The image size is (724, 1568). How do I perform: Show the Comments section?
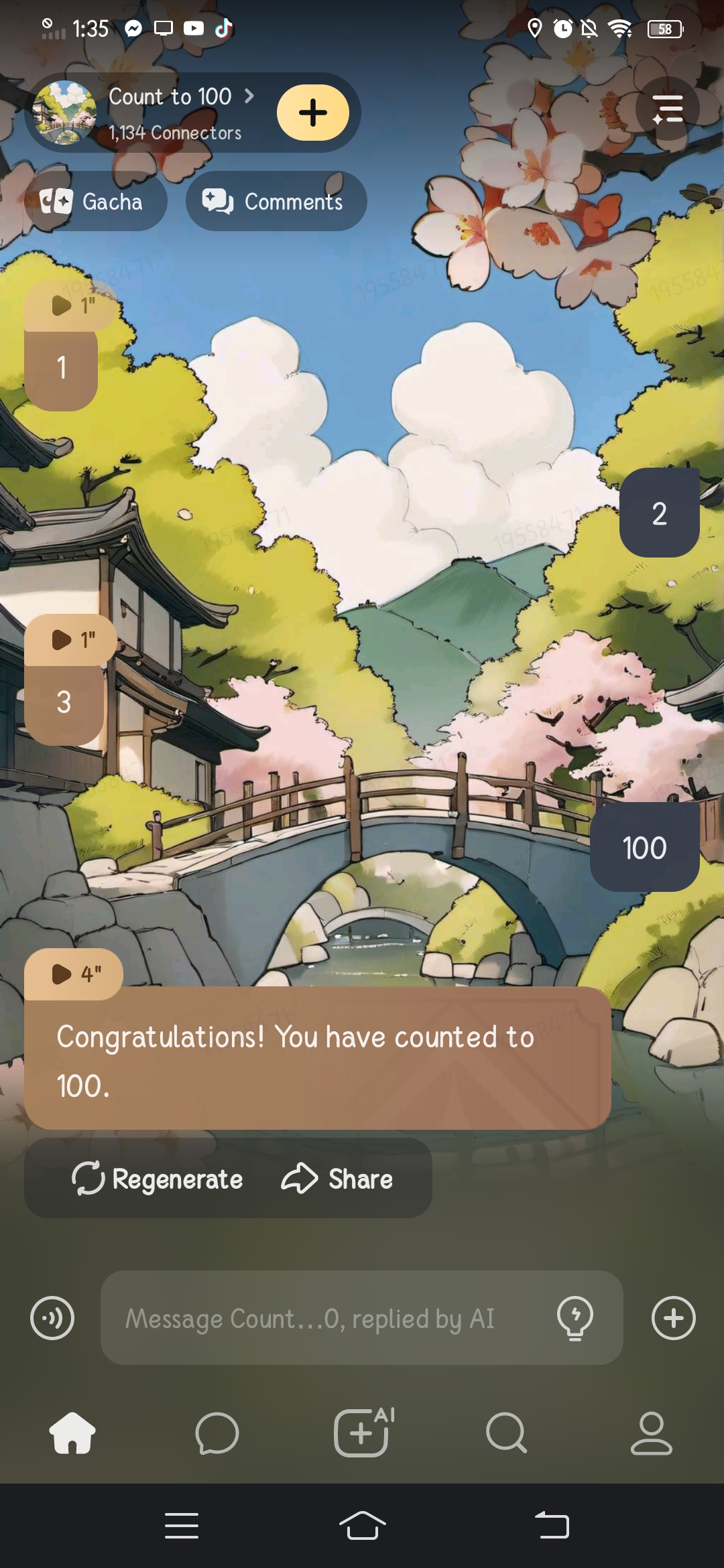(x=276, y=201)
